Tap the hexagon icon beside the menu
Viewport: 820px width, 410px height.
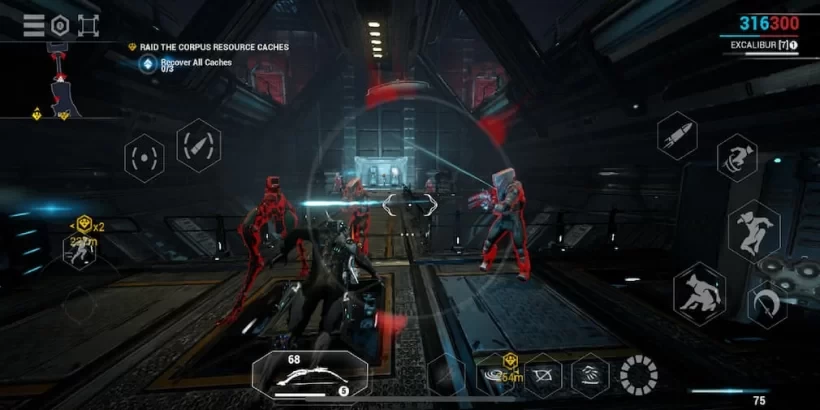click(x=60, y=26)
